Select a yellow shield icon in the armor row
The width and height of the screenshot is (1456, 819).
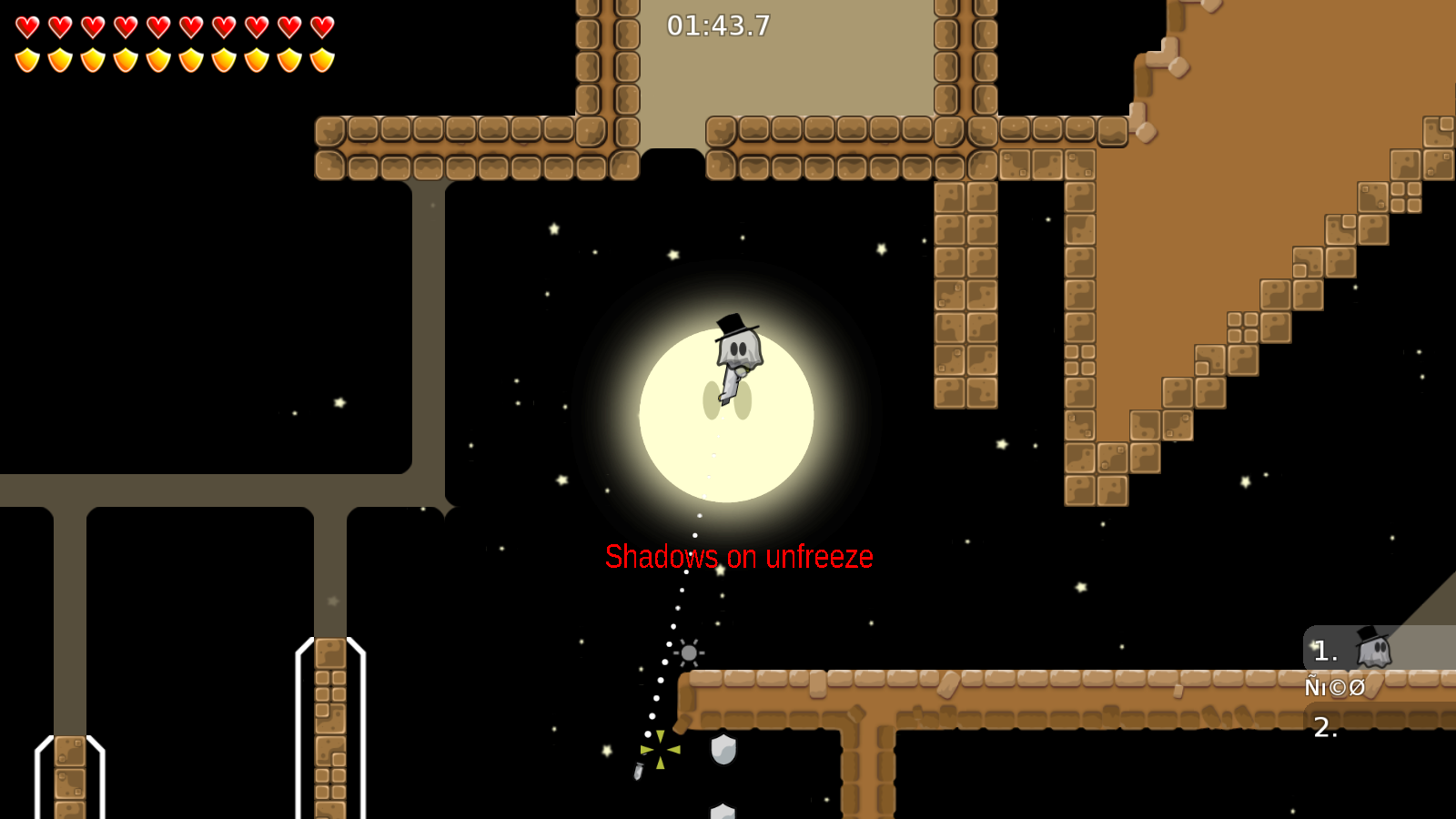pyautogui.click(x=26, y=58)
